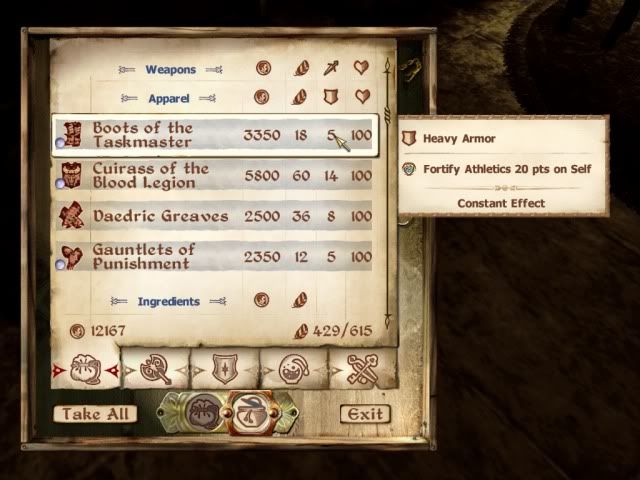Viewport: 640px width, 480px height.
Task: Switch to the all items sack tab
Action: 85,369
